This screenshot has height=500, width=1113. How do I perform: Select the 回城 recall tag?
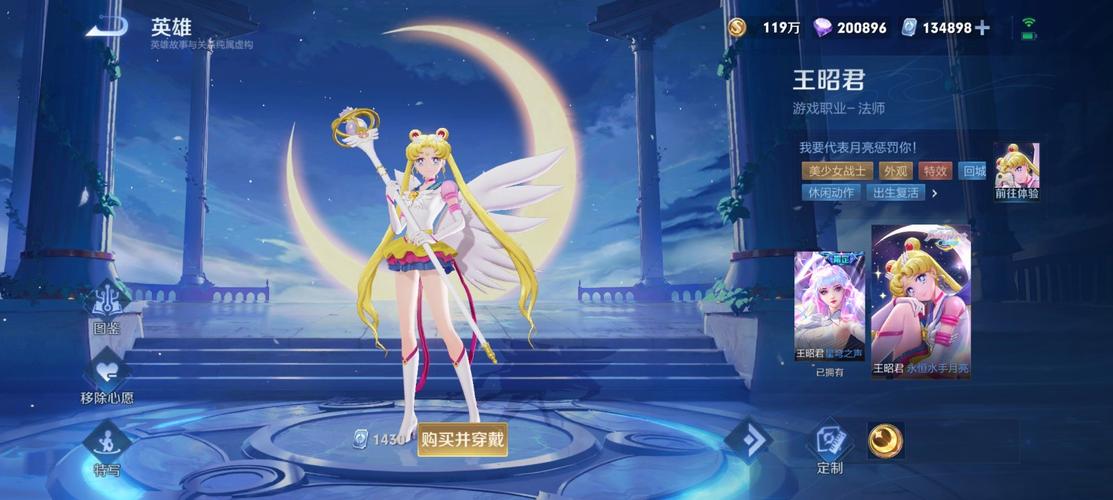click(972, 171)
